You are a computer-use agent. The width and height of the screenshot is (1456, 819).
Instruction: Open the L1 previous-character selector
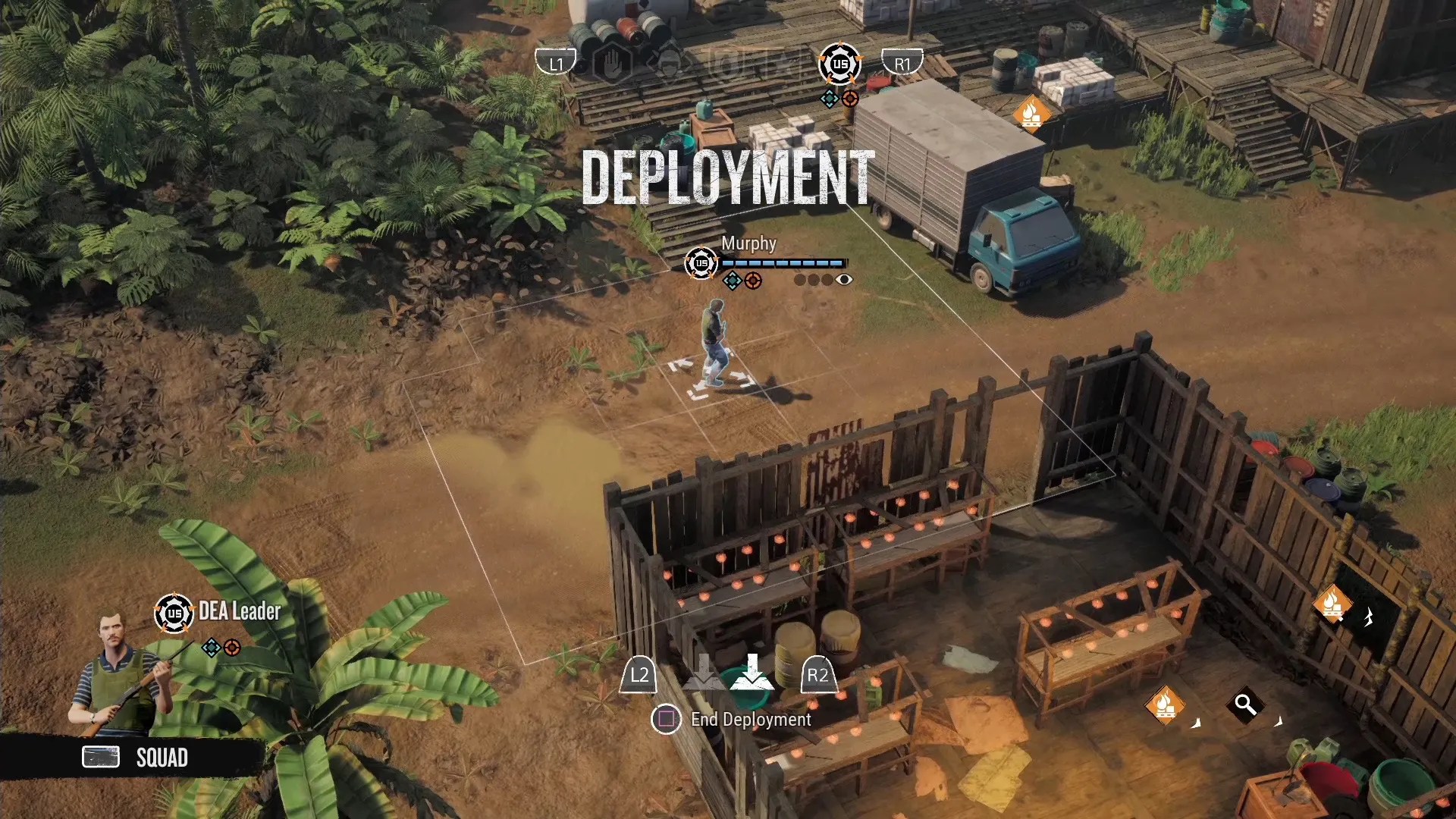click(556, 64)
